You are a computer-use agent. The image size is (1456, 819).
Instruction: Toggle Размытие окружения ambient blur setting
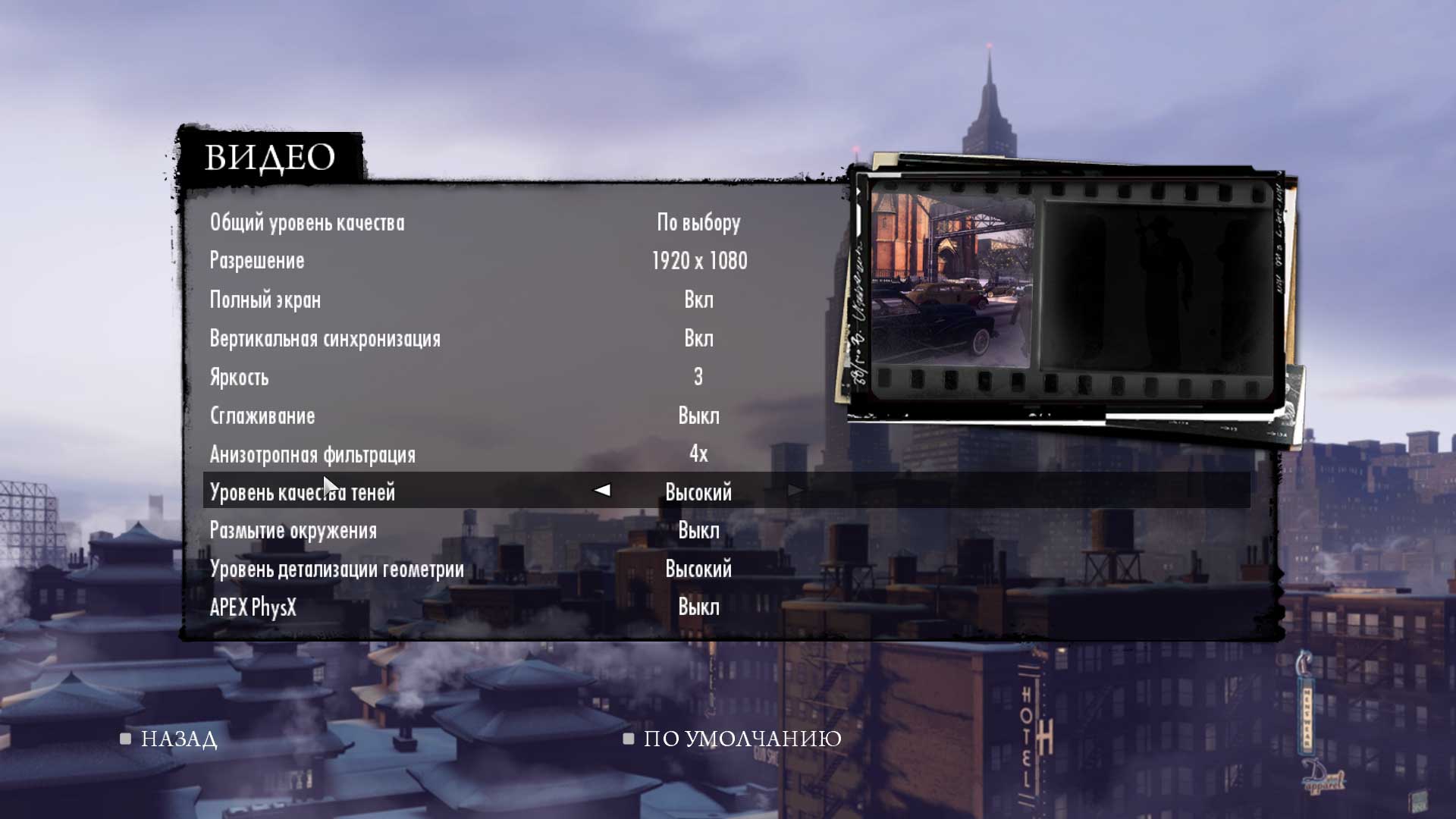(x=293, y=531)
